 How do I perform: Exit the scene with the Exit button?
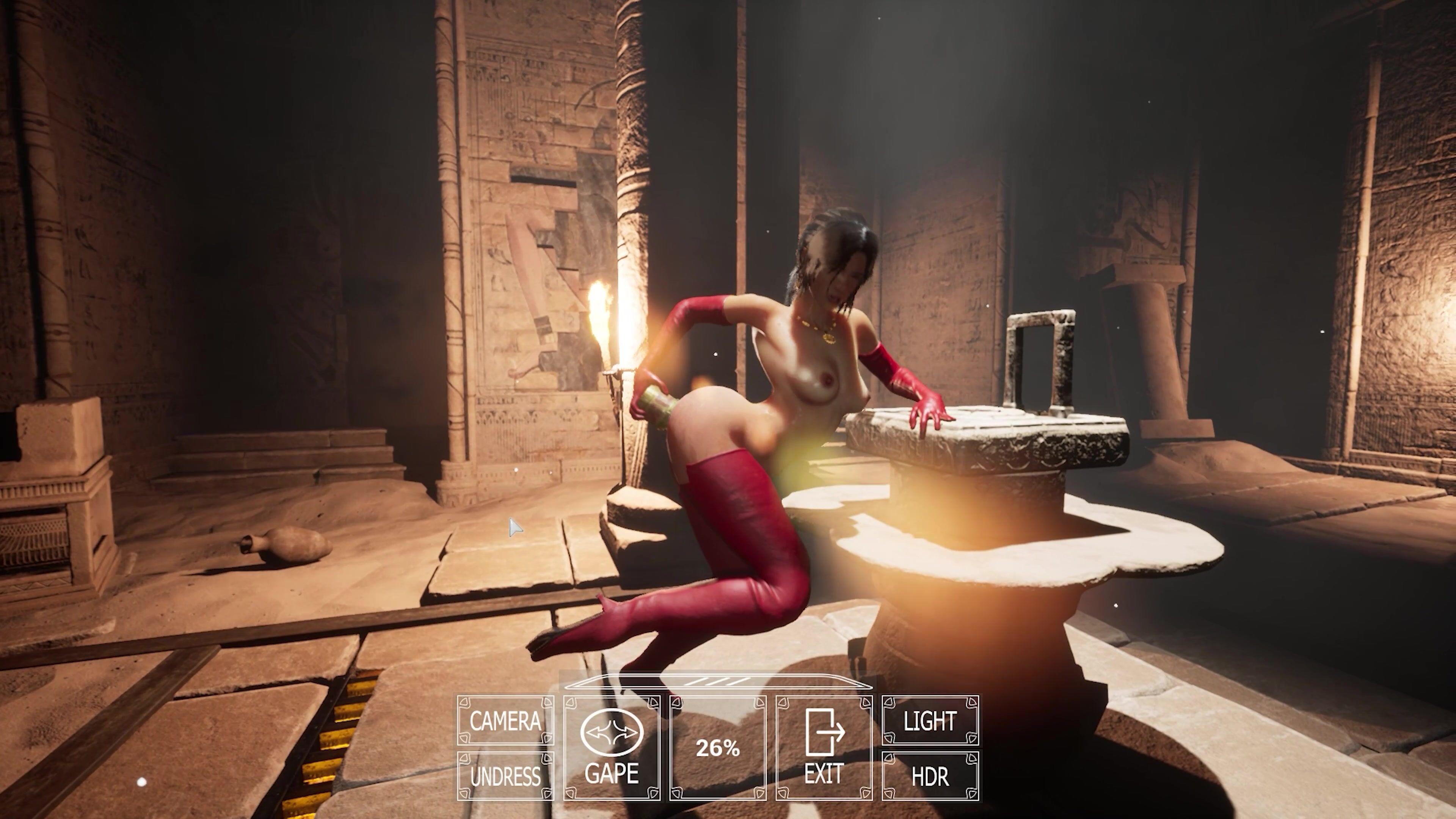(824, 748)
